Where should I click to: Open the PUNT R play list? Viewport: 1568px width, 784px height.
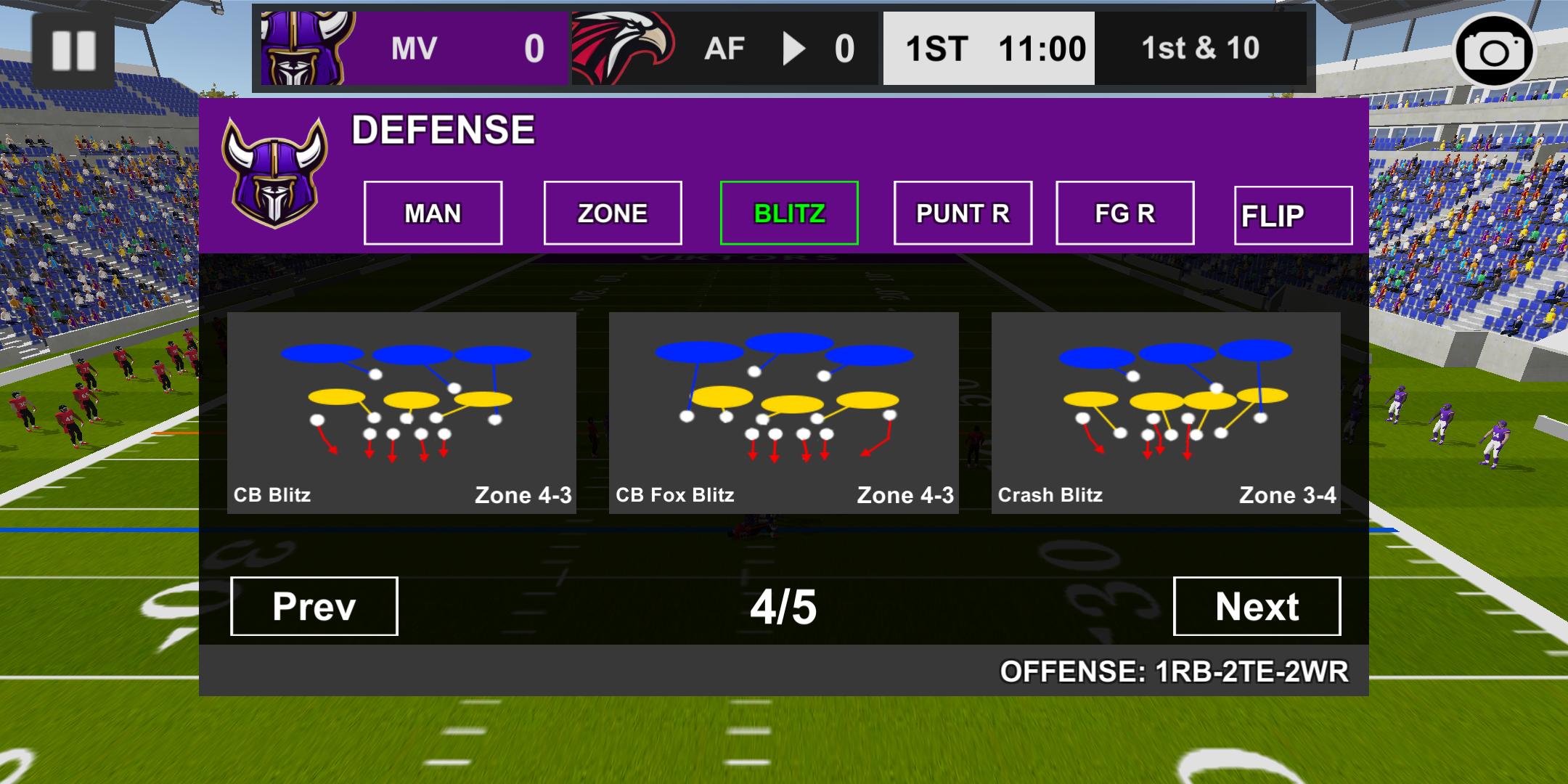click(962, 212)
